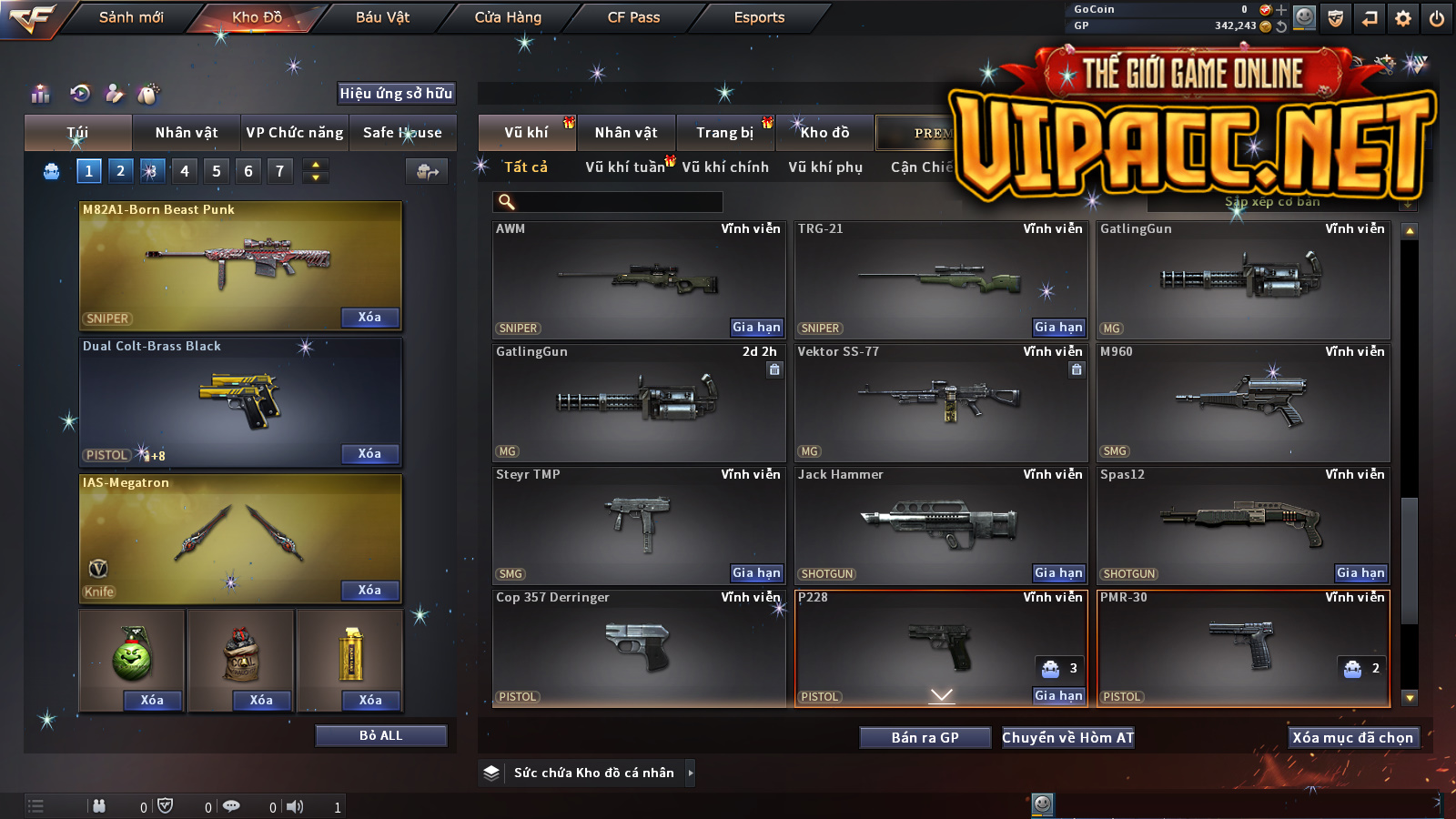The image size is (1456, 819).
Task: Select the Cop 357 Derringer pistol
Action: 638,646
